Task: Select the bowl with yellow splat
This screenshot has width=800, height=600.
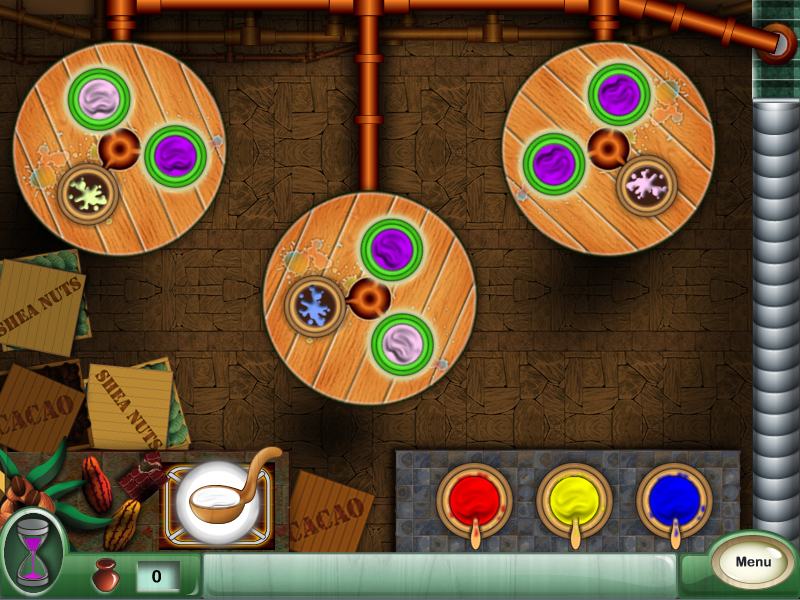Action: [x=87, y=192]
